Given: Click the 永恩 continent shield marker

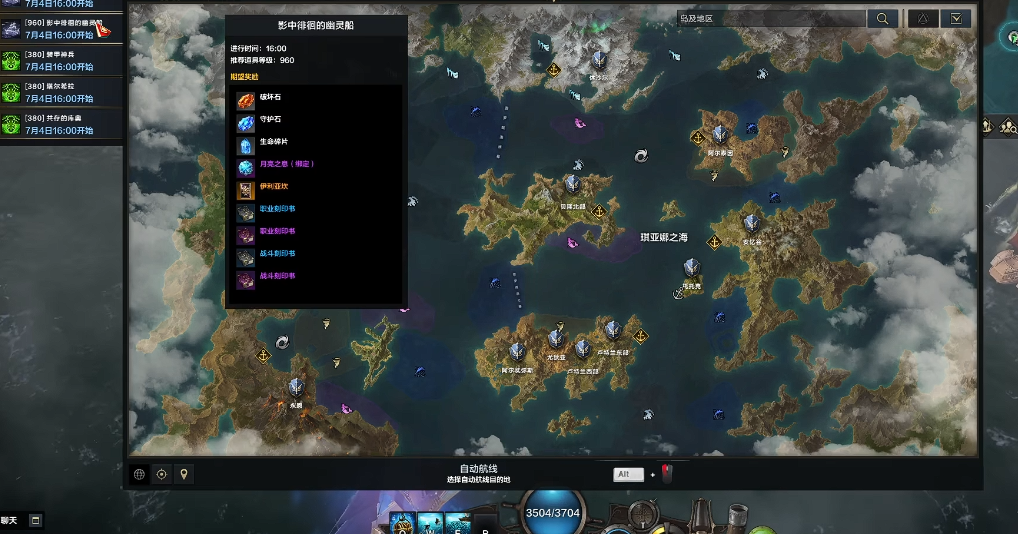Looking at the screenshot, I should tap(296, 388).
